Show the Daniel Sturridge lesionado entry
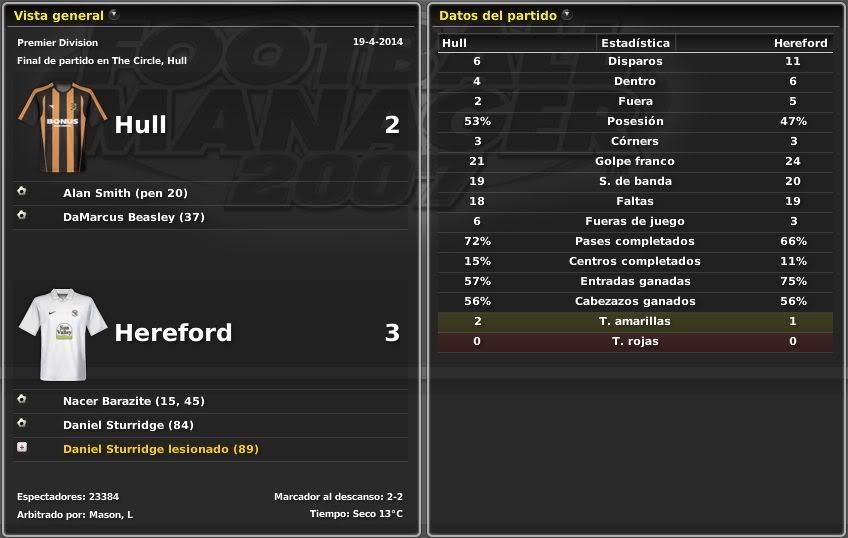Image resolution: width=848 pixels, height=538 pixels. [160, 449]
